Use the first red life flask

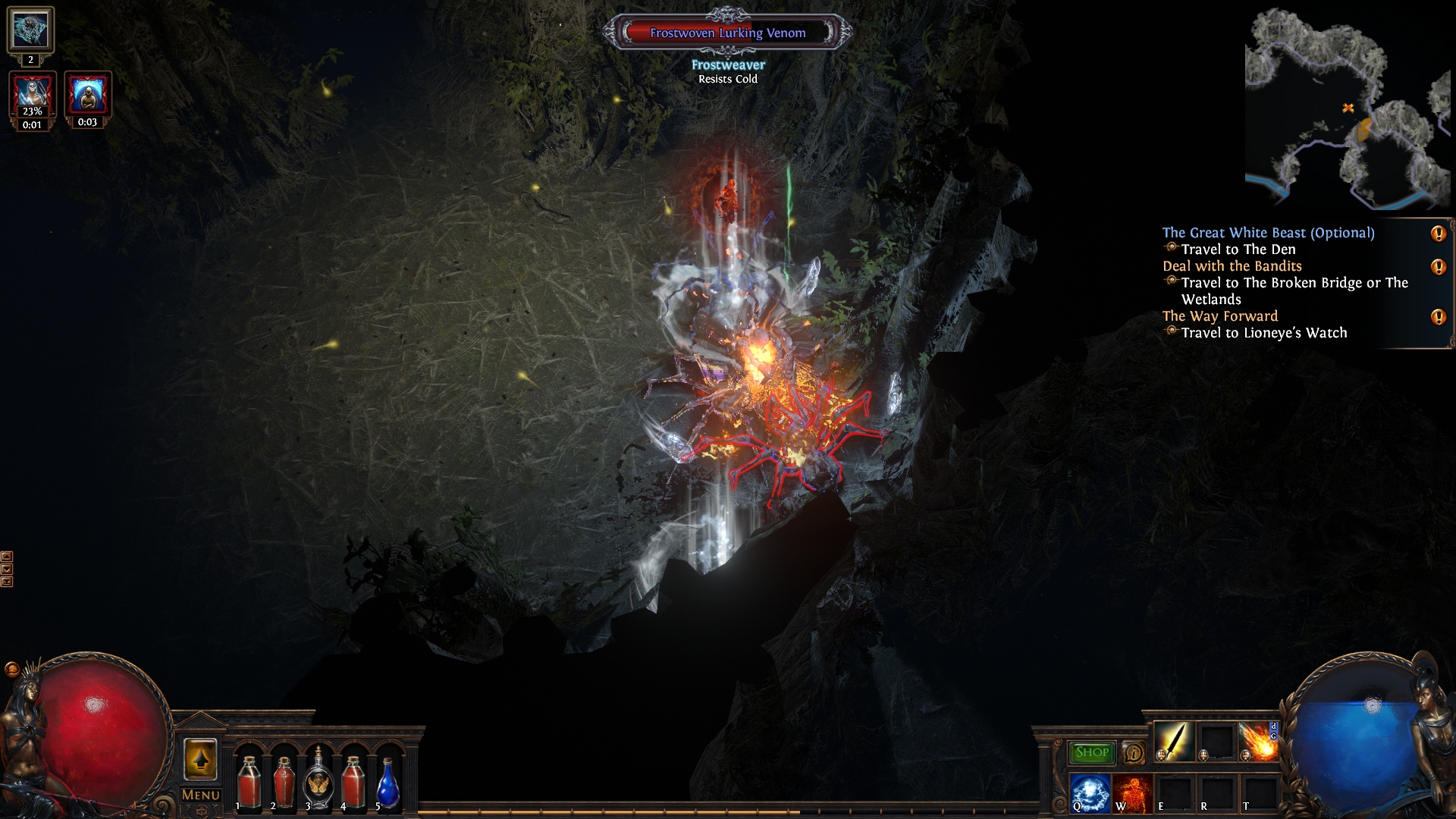[x=248, y=781]
